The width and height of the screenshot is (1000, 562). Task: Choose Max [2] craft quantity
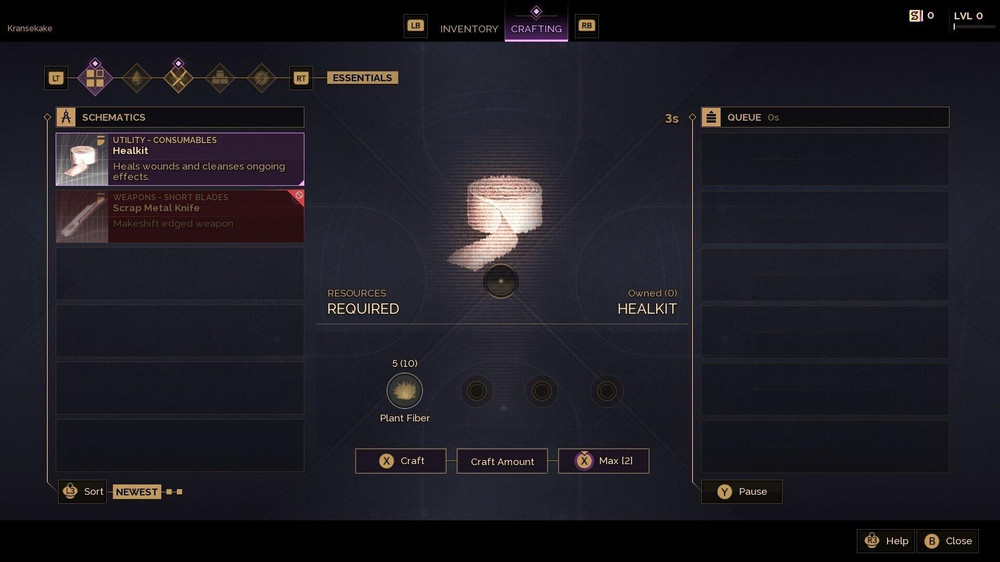[x=603, y=461]
